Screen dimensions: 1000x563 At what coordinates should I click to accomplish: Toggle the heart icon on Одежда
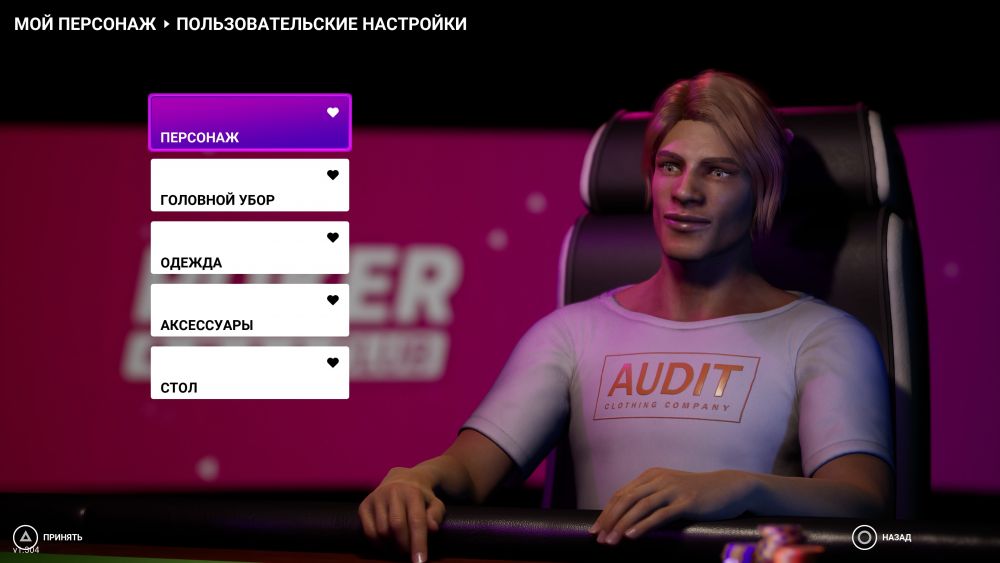pyautogui.click(x=333, y=238)
